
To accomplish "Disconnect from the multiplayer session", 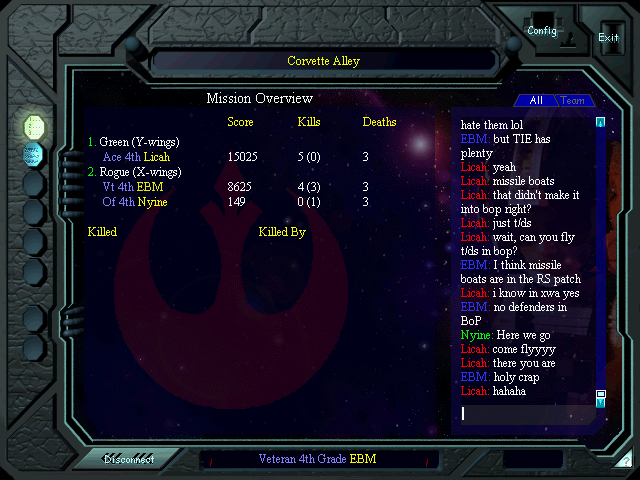I will [x=128, y=460].
